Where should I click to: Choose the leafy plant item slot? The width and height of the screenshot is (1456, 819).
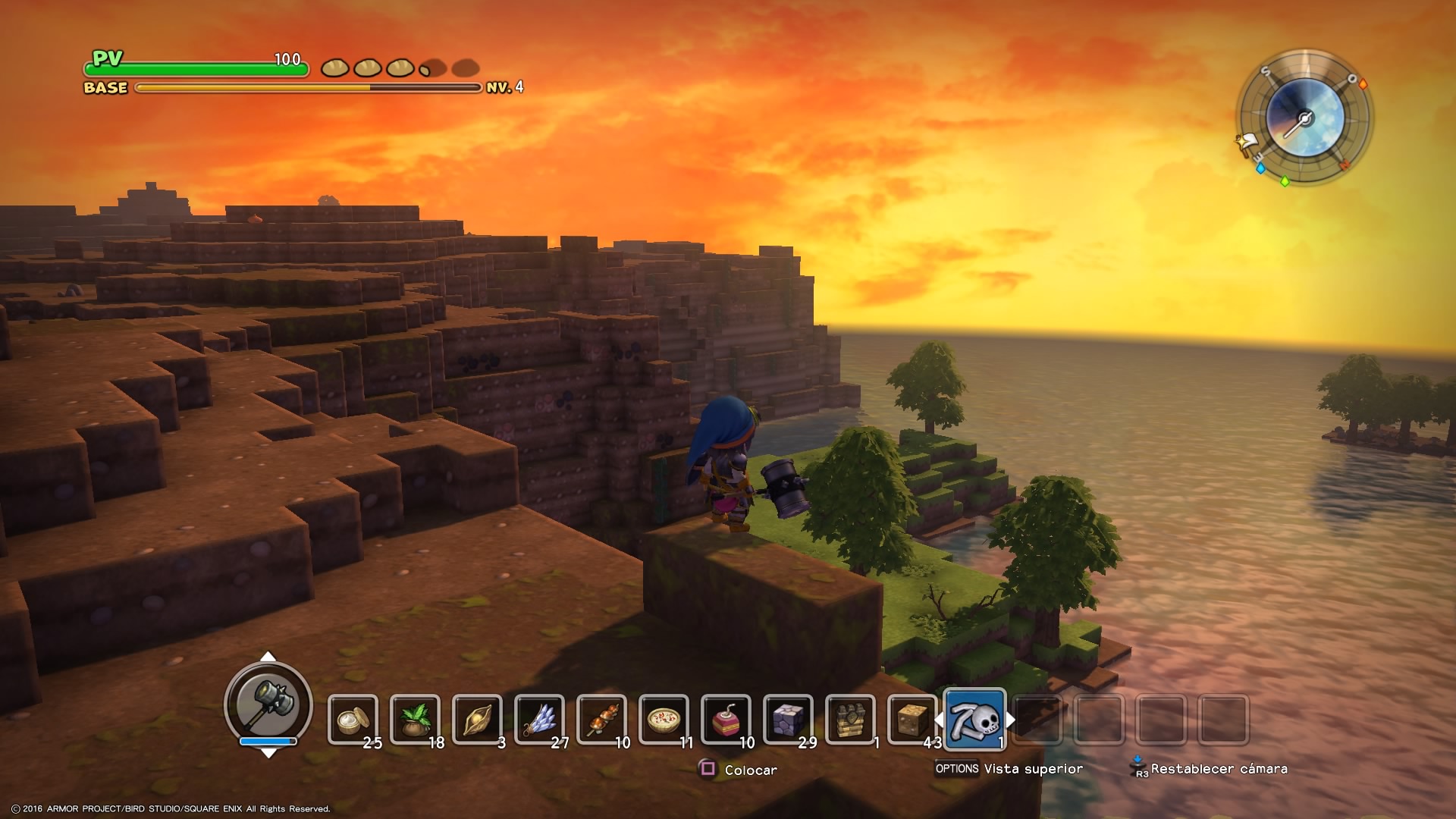click(415, 719)
